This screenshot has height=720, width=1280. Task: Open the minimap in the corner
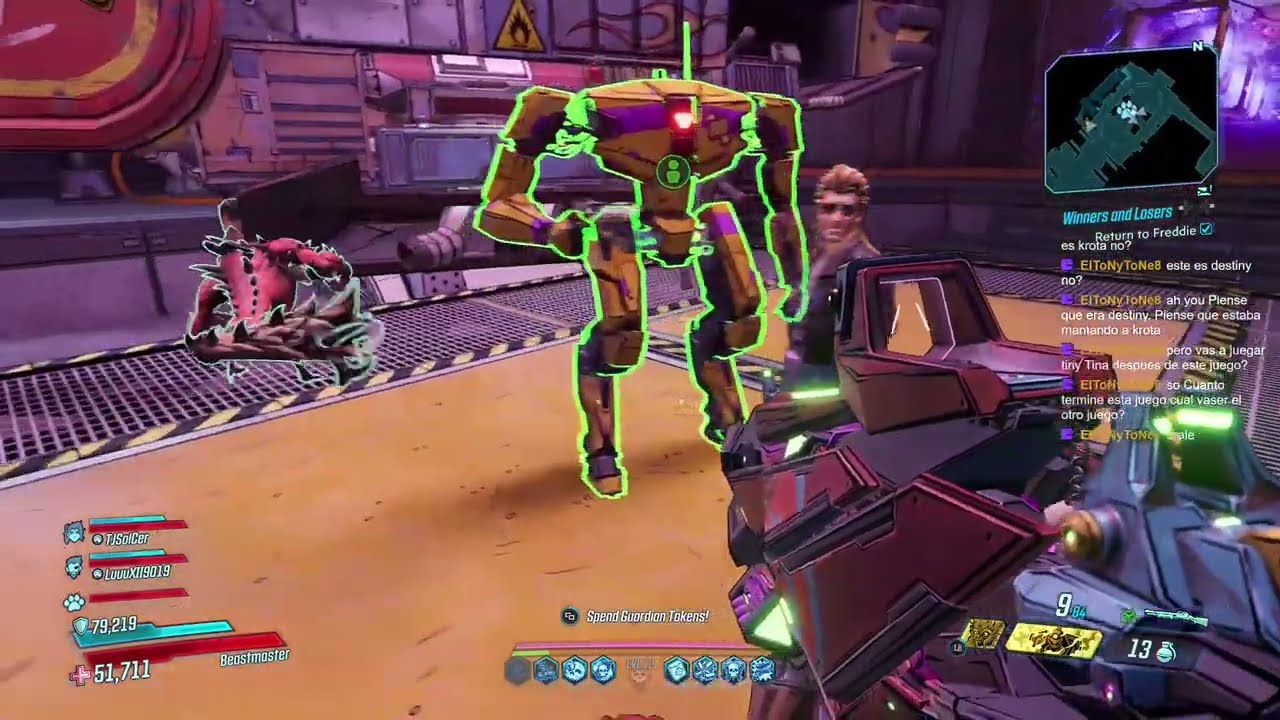pyautogui.click(x=1130, y=118)
